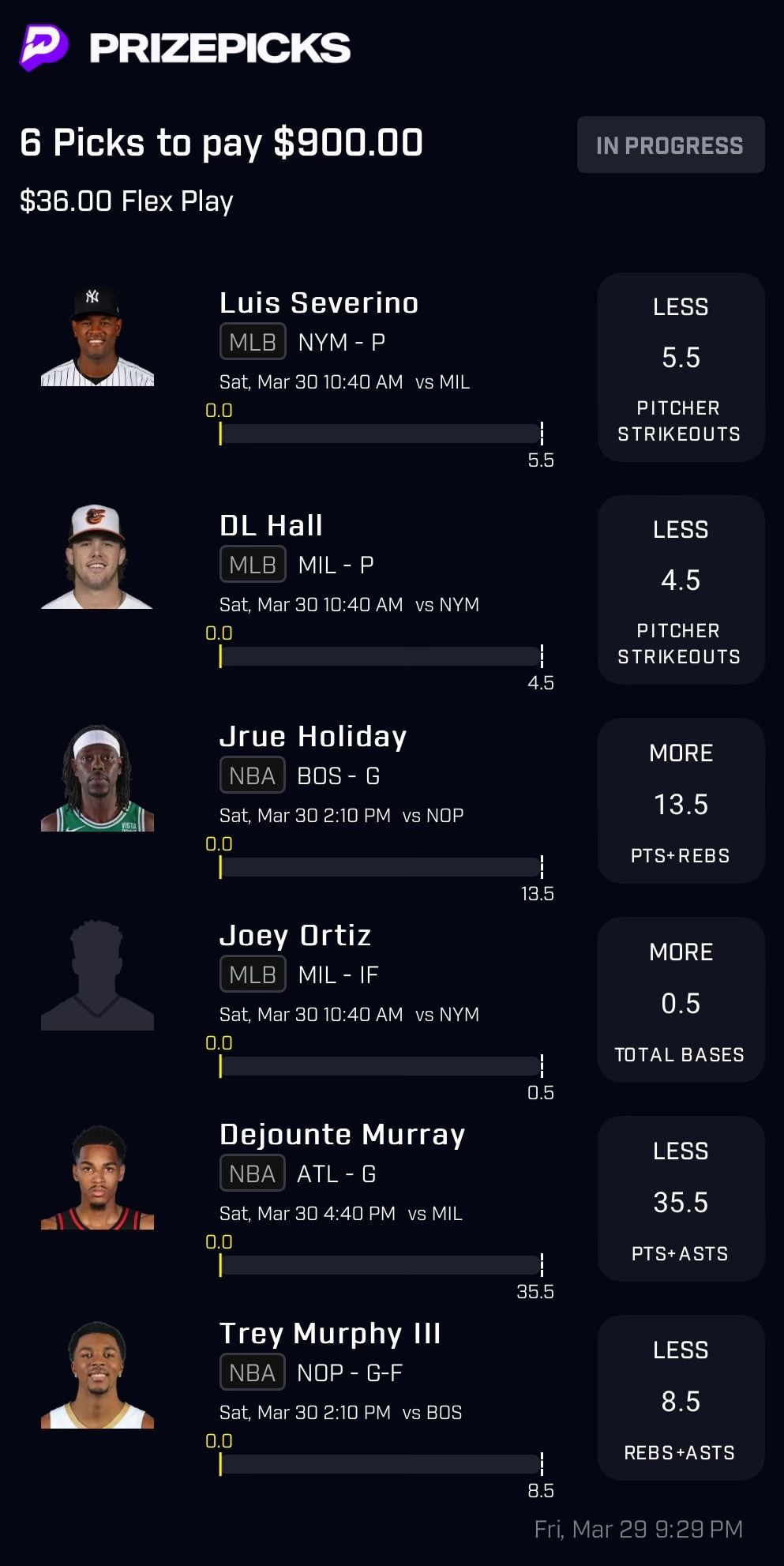Choose Jrue Holiday's 13.5 PTS+REBS card
This screenshot has width=784, height=1566.
pyautogui.click(x=681, y=801)
